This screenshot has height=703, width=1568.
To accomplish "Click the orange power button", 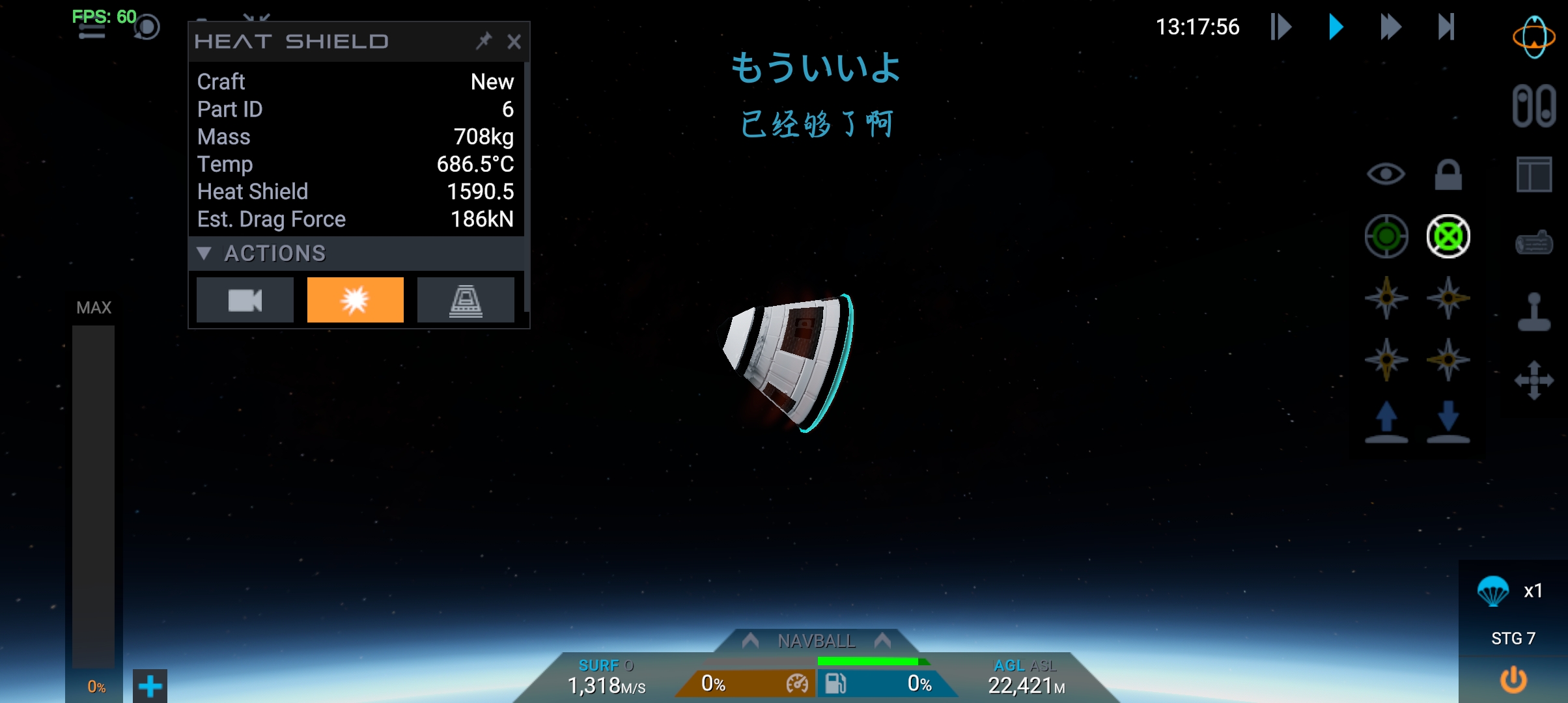I will 1513,680.
